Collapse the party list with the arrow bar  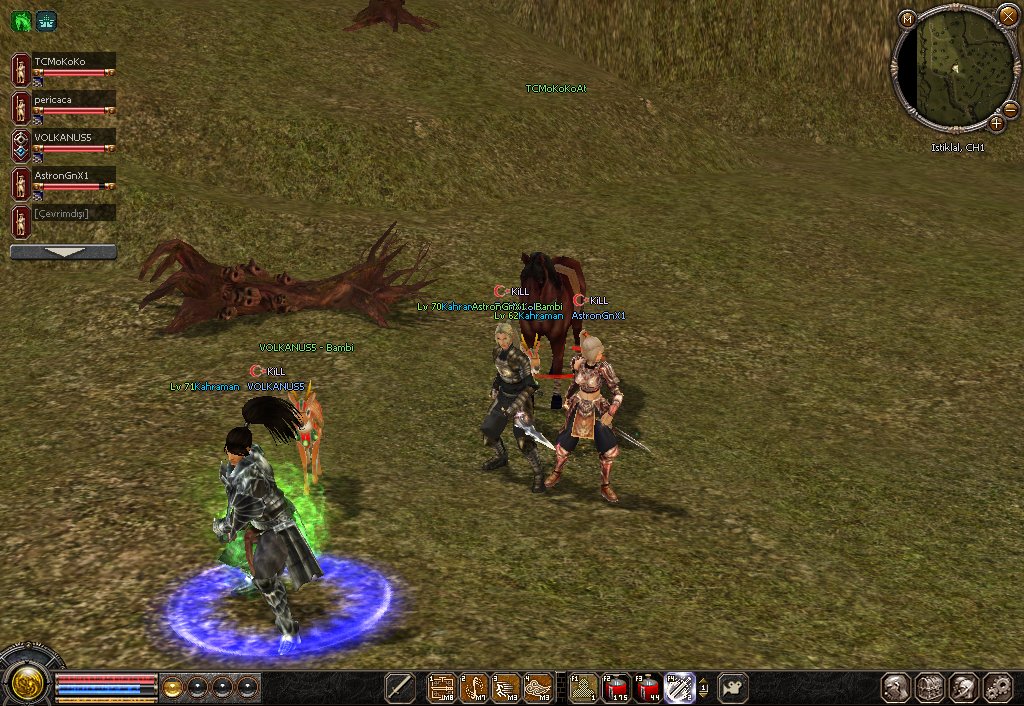(63, 252)
